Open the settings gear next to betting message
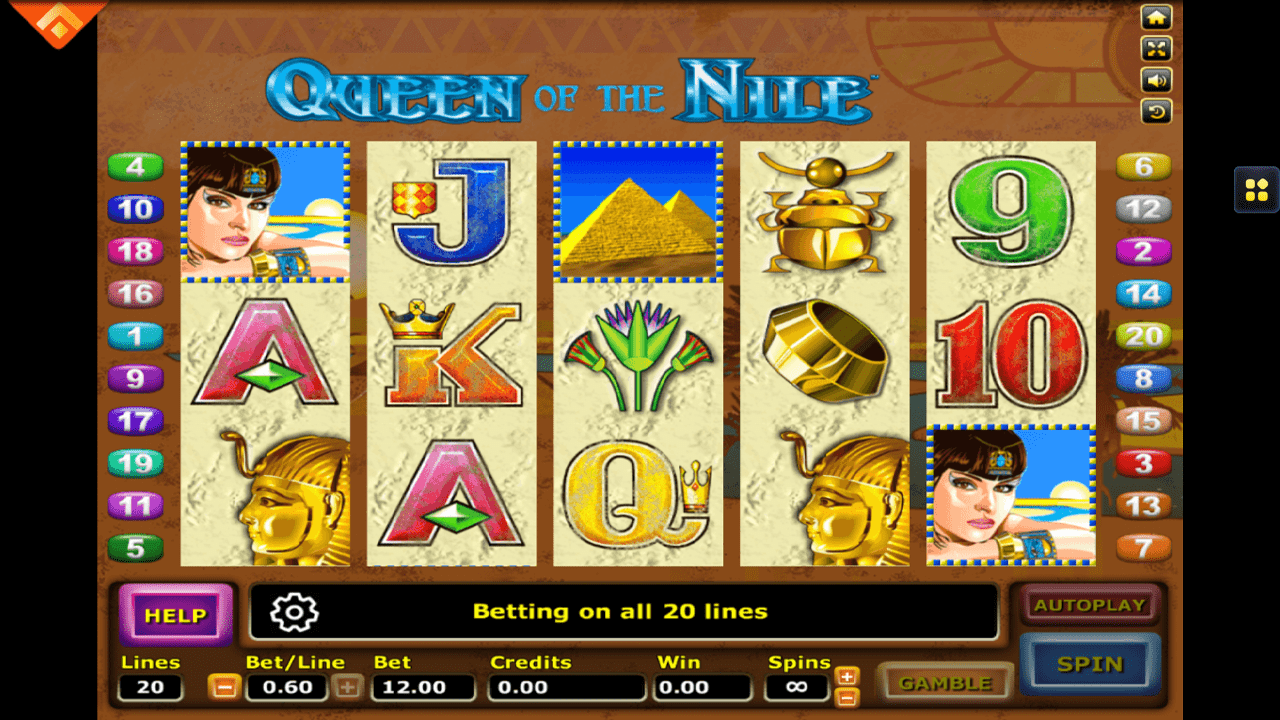The width and height of the screenshot is (1280, 720). point(292,613)
